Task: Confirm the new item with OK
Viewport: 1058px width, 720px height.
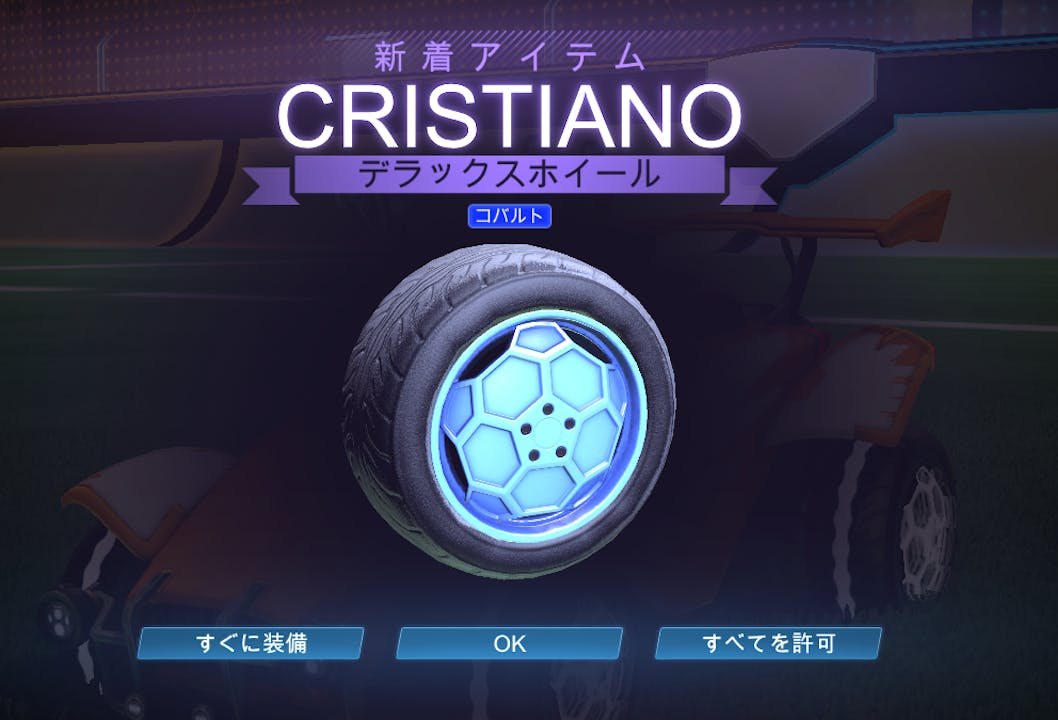Action: point(509,643)
